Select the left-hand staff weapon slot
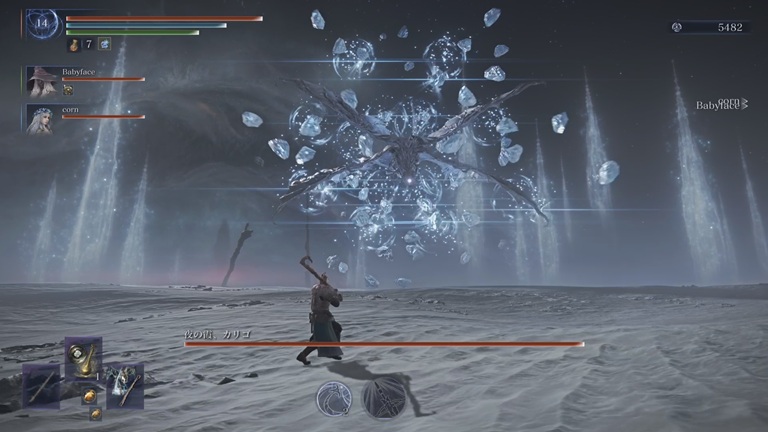This screenshot has height=432, width=768. coord(41,385)
